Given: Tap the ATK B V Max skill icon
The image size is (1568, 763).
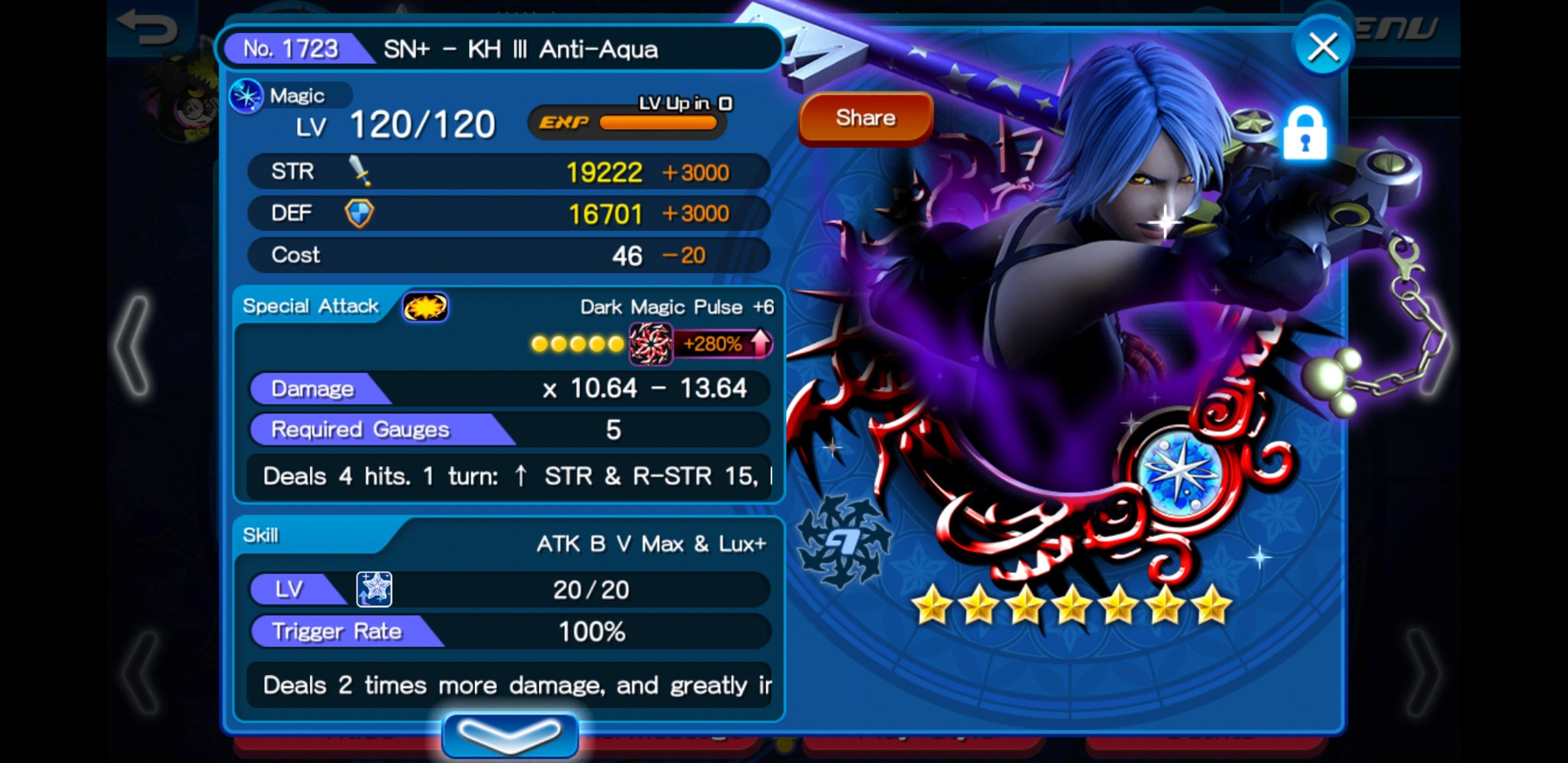Looking at the screenshot, I should pos(374,589).
